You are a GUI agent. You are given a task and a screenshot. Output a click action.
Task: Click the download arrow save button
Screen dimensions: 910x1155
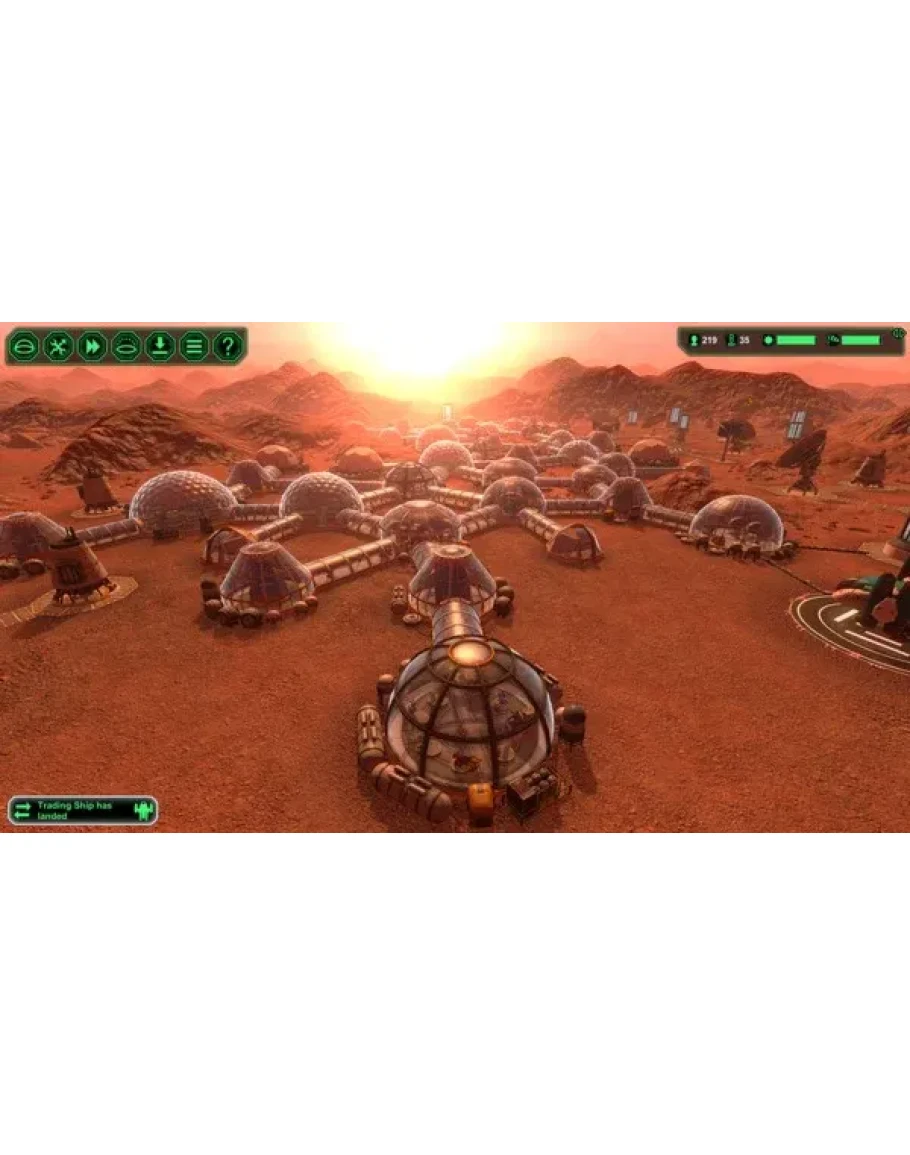tap(160, 347)
